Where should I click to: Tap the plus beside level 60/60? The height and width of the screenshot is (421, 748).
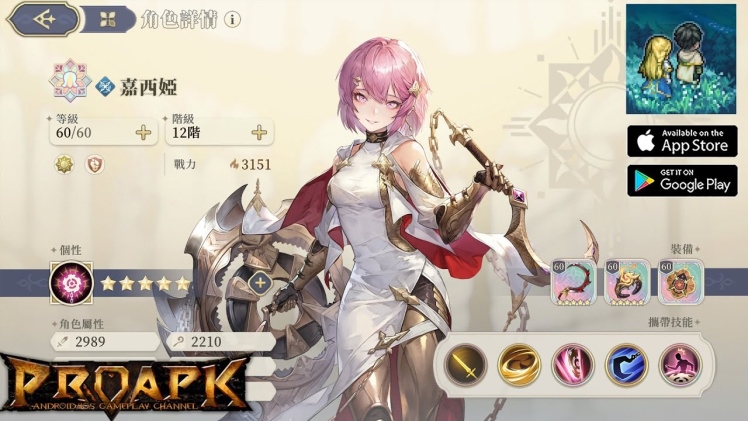[x=143, y=133]
